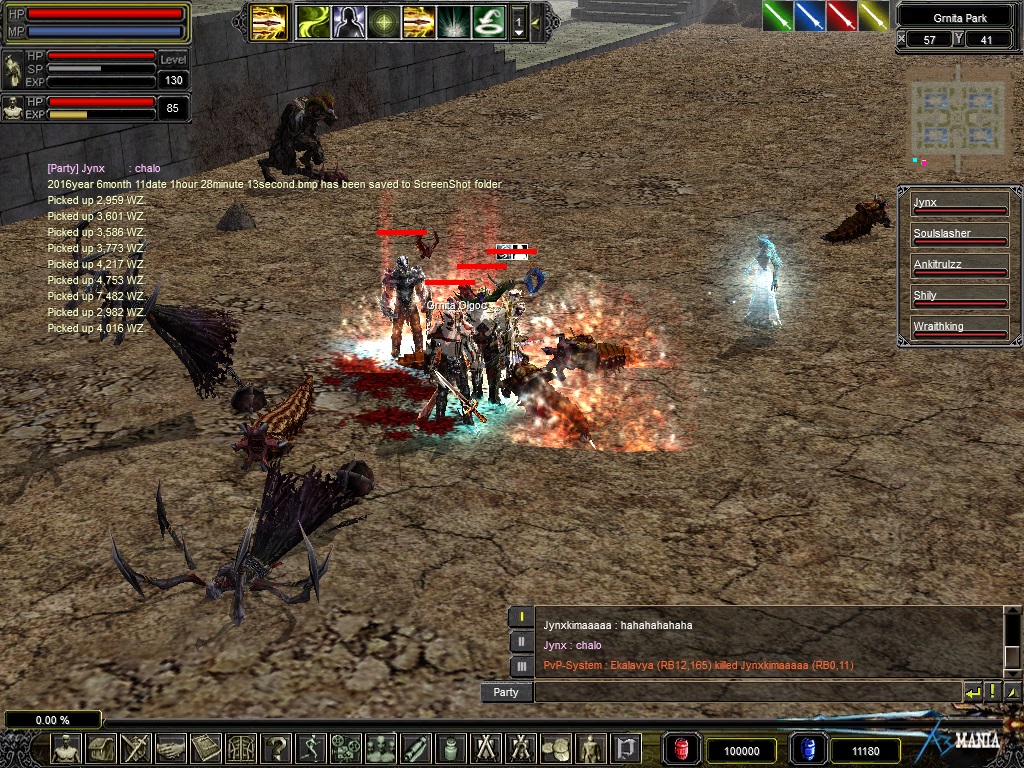Target party member Ankitrulzz
1024x768 pixels.
click(x=957, y=267)
